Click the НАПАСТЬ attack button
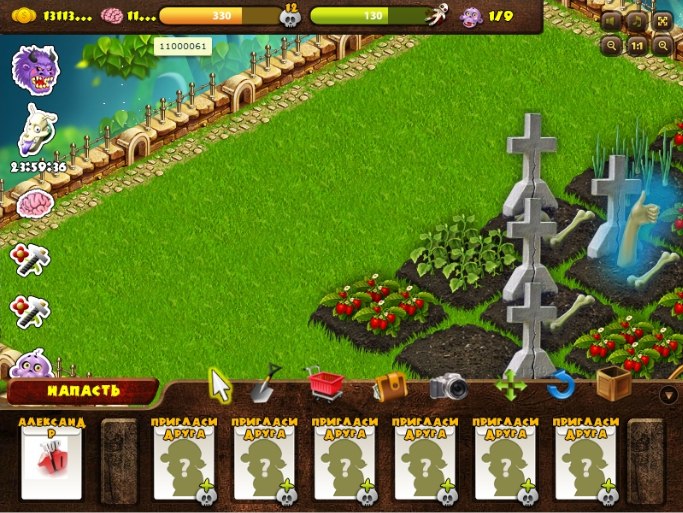The width and height of the screenshot is (683, 513). [82, 391]
